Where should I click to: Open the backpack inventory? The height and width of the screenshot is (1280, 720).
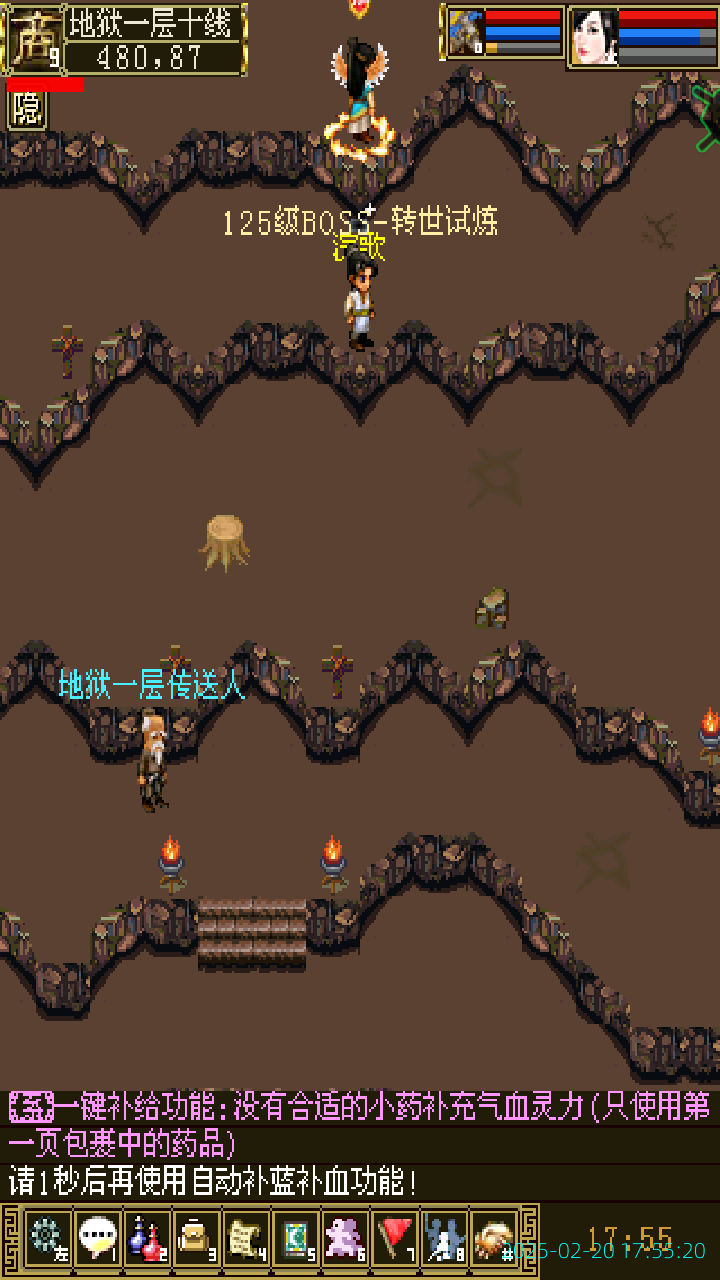196,1238
